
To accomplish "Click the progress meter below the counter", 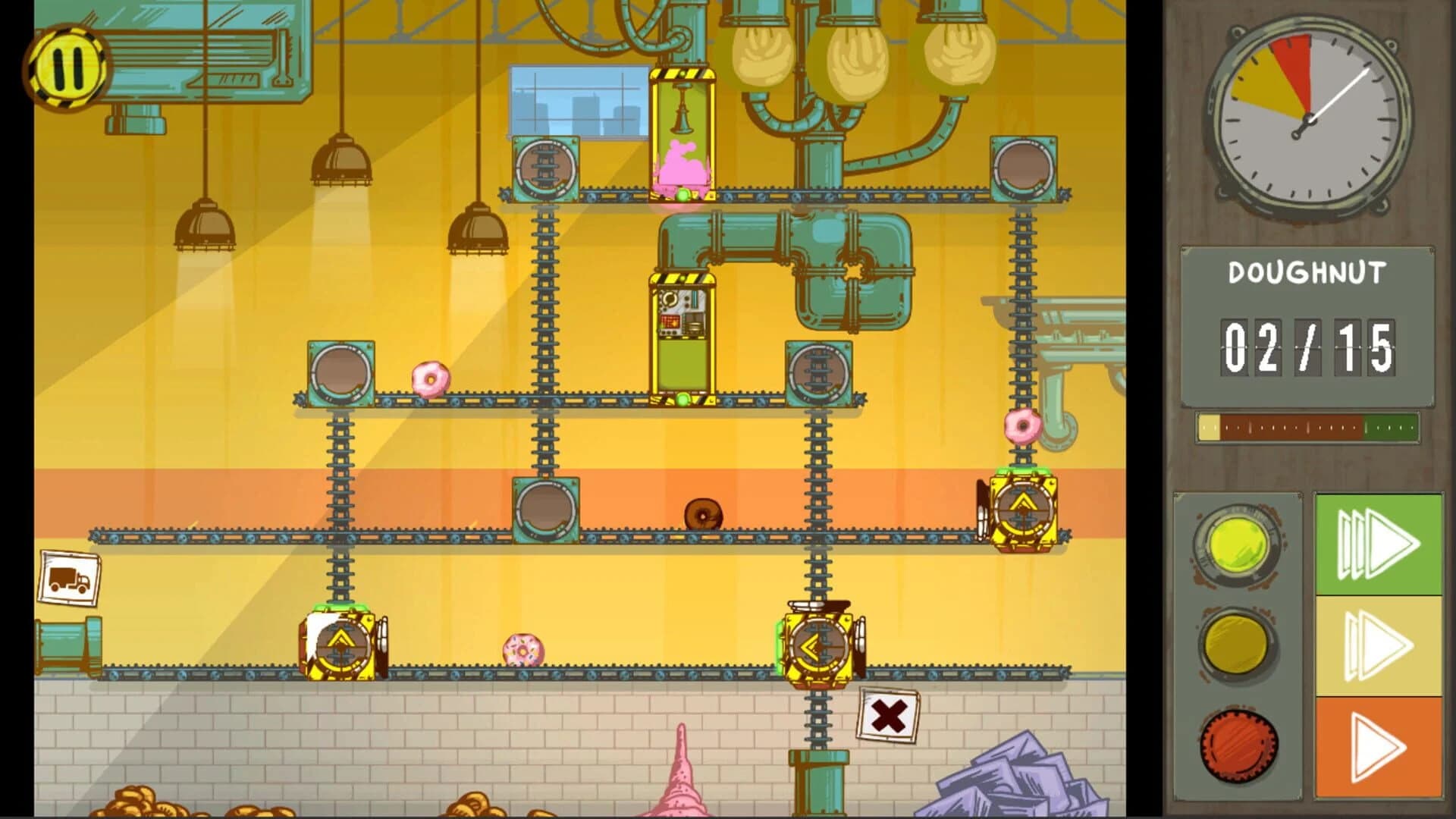I will 1310,428.
